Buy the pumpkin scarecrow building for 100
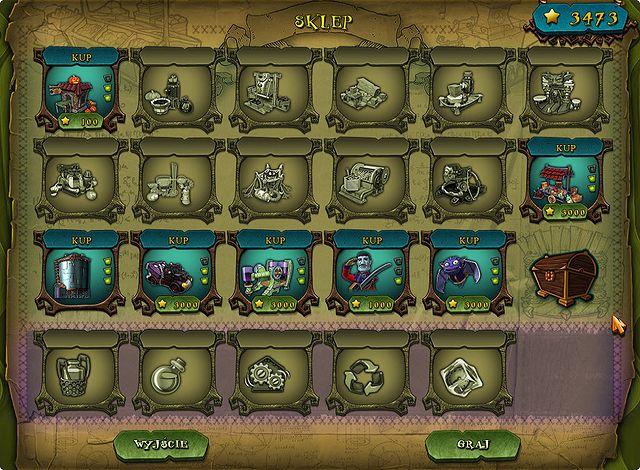This screenshot has width=640, height=470. click(80, 58)
